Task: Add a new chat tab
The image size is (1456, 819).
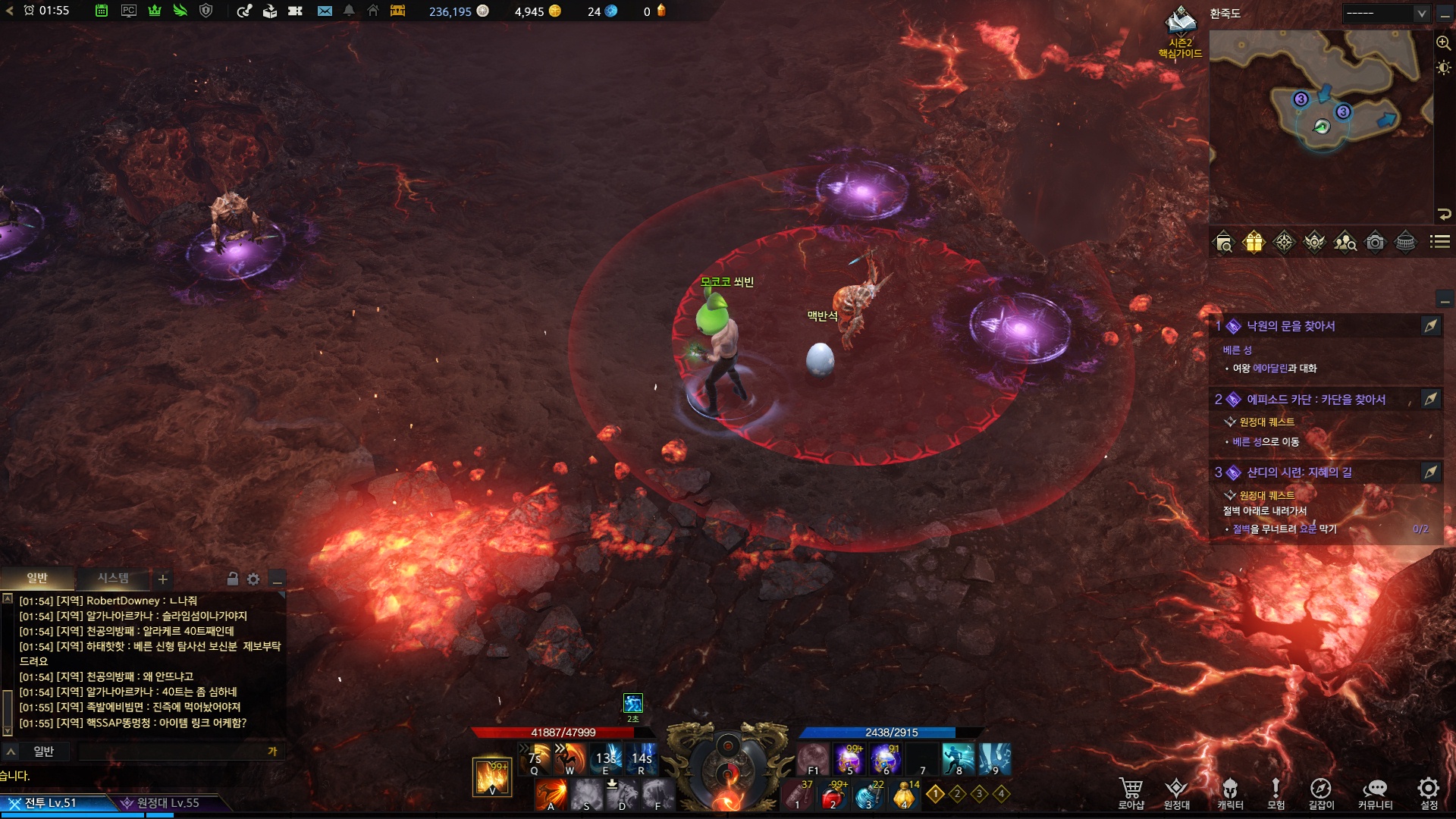Action: [162, 580]
